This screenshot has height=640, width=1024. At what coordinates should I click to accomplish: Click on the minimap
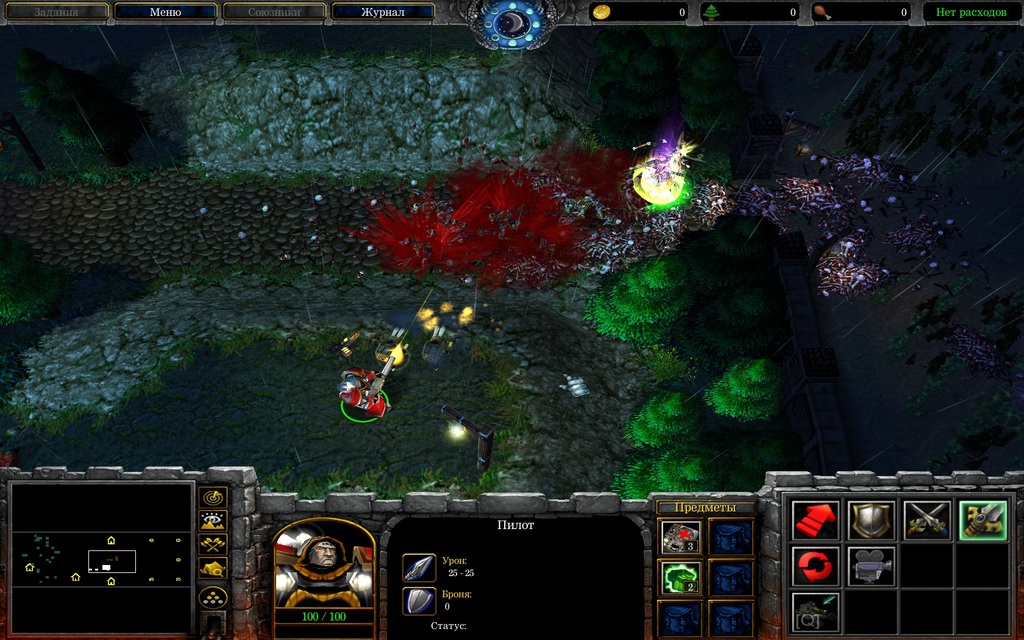click(101, 549)
